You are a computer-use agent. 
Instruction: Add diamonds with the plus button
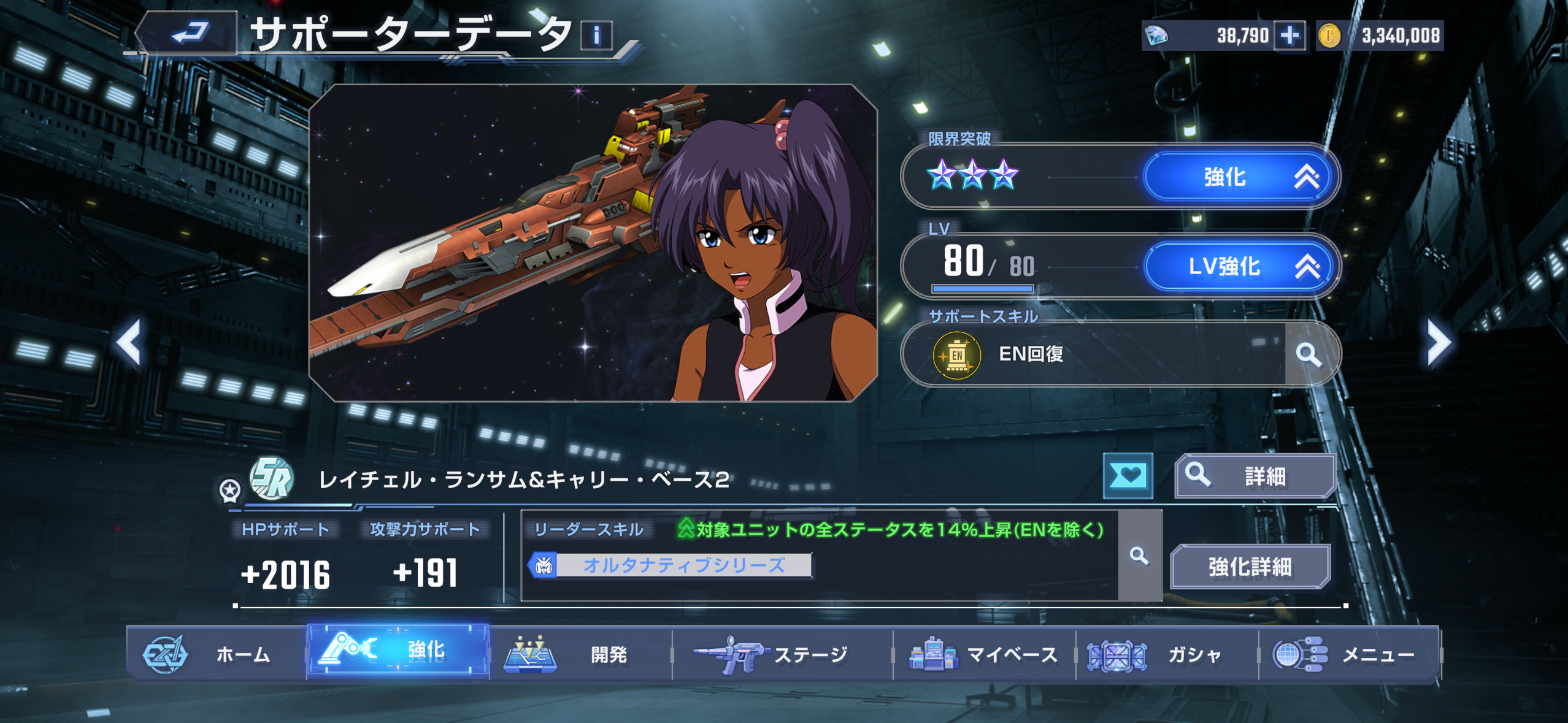coord(1289,36)
